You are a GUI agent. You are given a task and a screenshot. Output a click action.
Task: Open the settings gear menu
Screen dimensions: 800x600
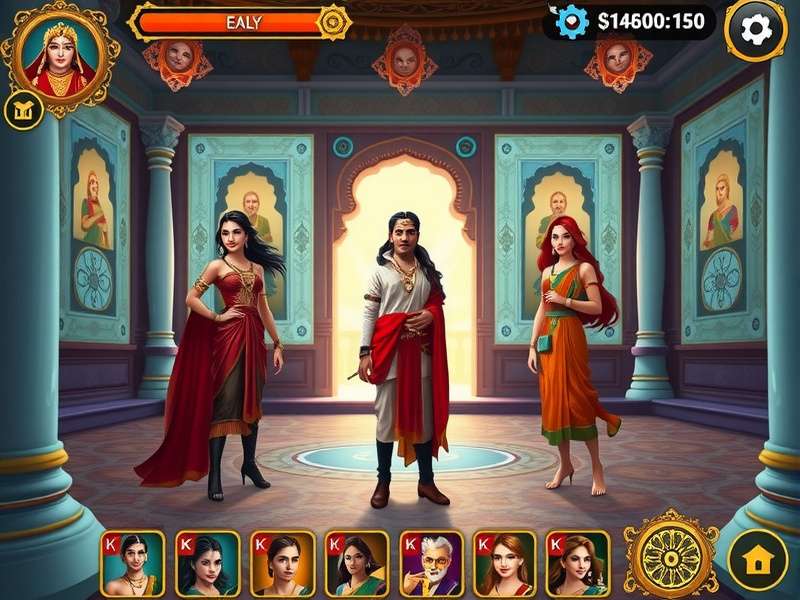click(755, 30)
